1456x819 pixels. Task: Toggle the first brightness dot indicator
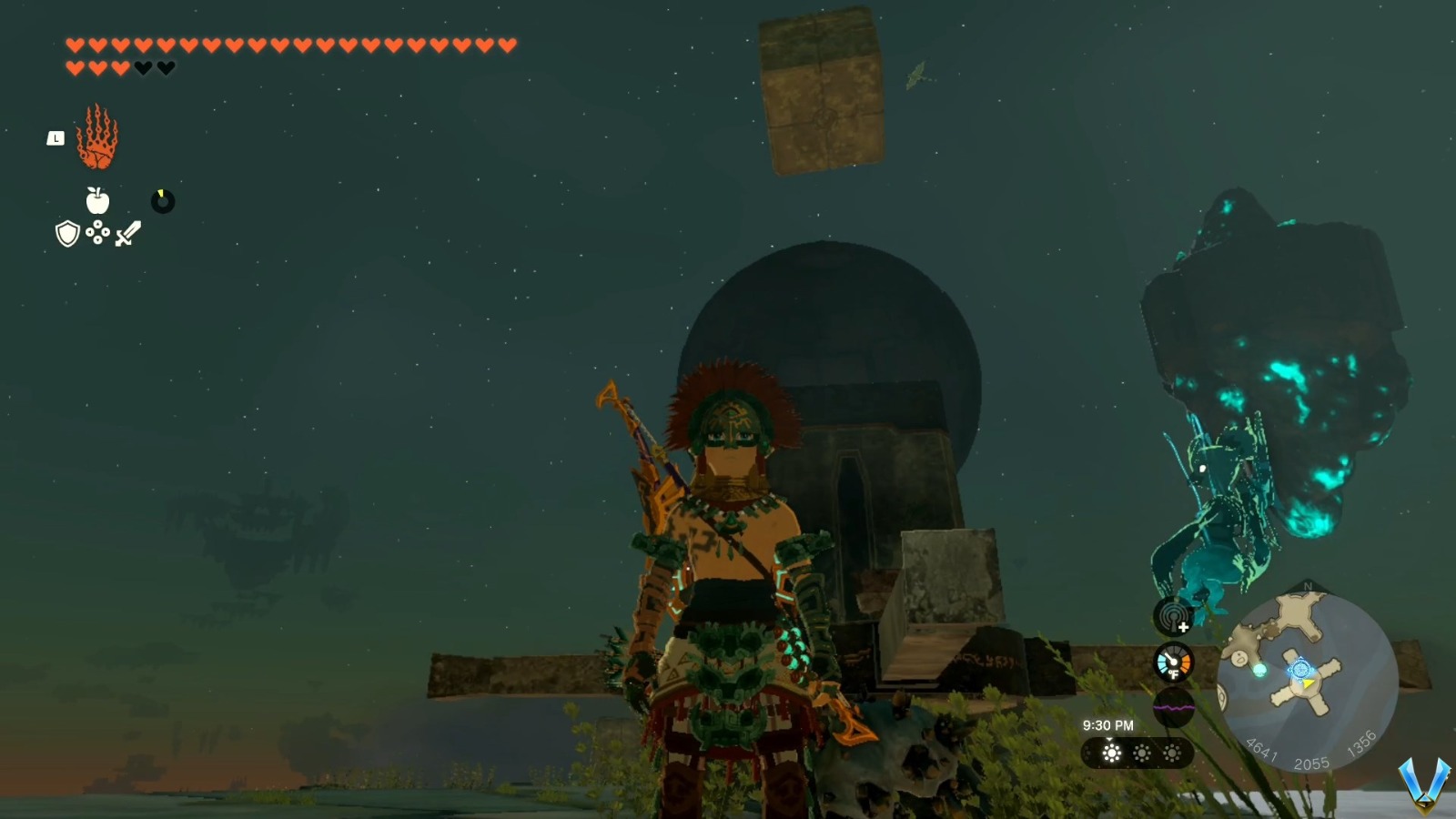pyautogui.click(x=1112, y=753)
